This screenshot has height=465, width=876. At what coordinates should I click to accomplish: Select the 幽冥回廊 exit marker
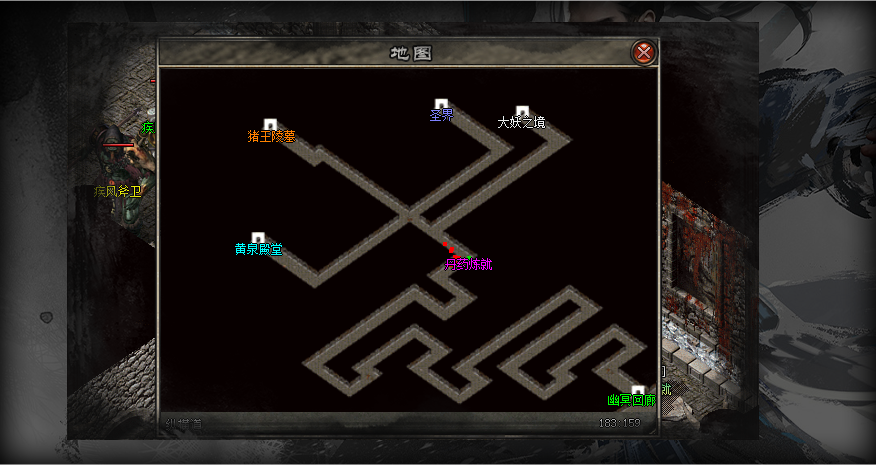pos(638,391)
